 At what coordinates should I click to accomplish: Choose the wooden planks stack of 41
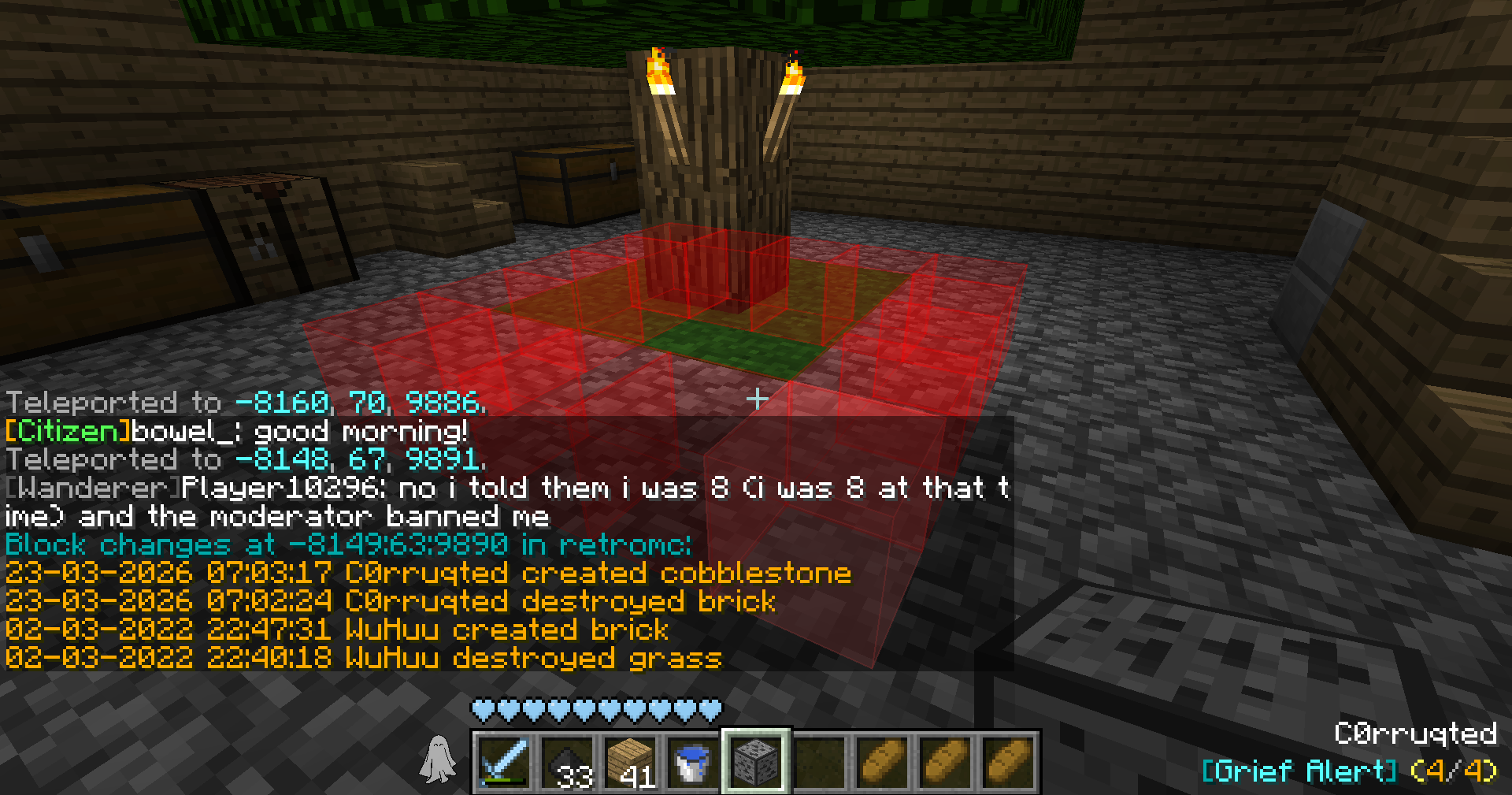(x=629, y=761)
